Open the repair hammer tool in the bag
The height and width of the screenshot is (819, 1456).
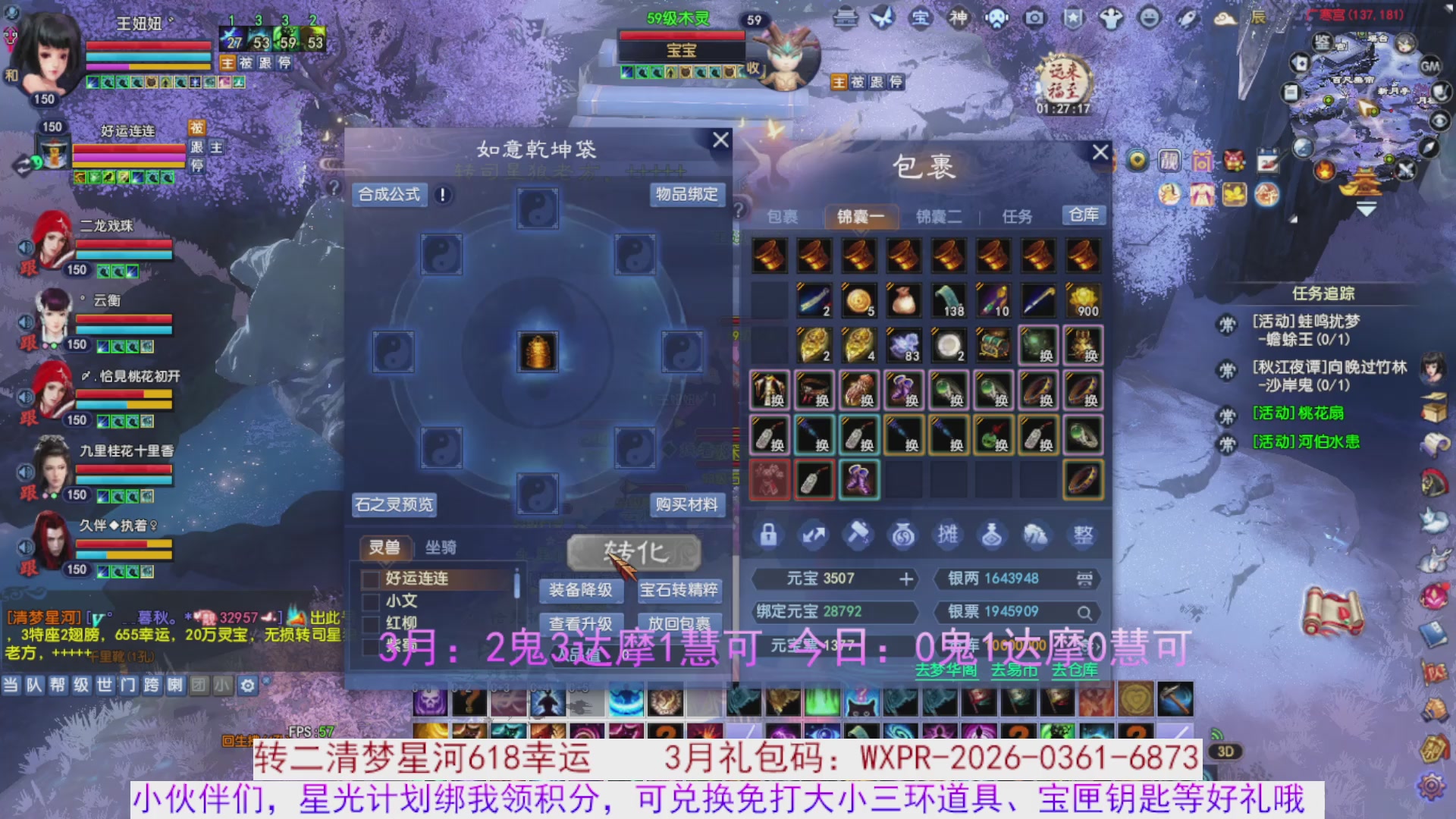click(858, 535)
